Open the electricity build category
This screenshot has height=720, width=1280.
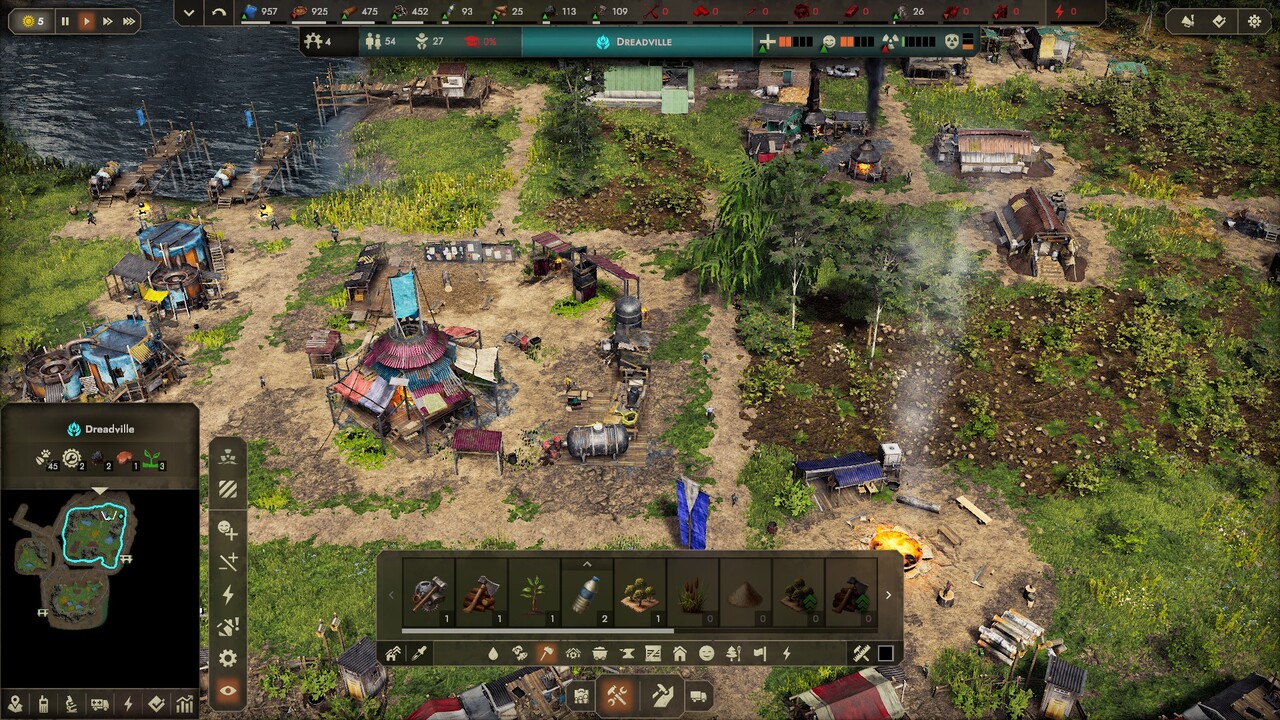click(787, 653)
